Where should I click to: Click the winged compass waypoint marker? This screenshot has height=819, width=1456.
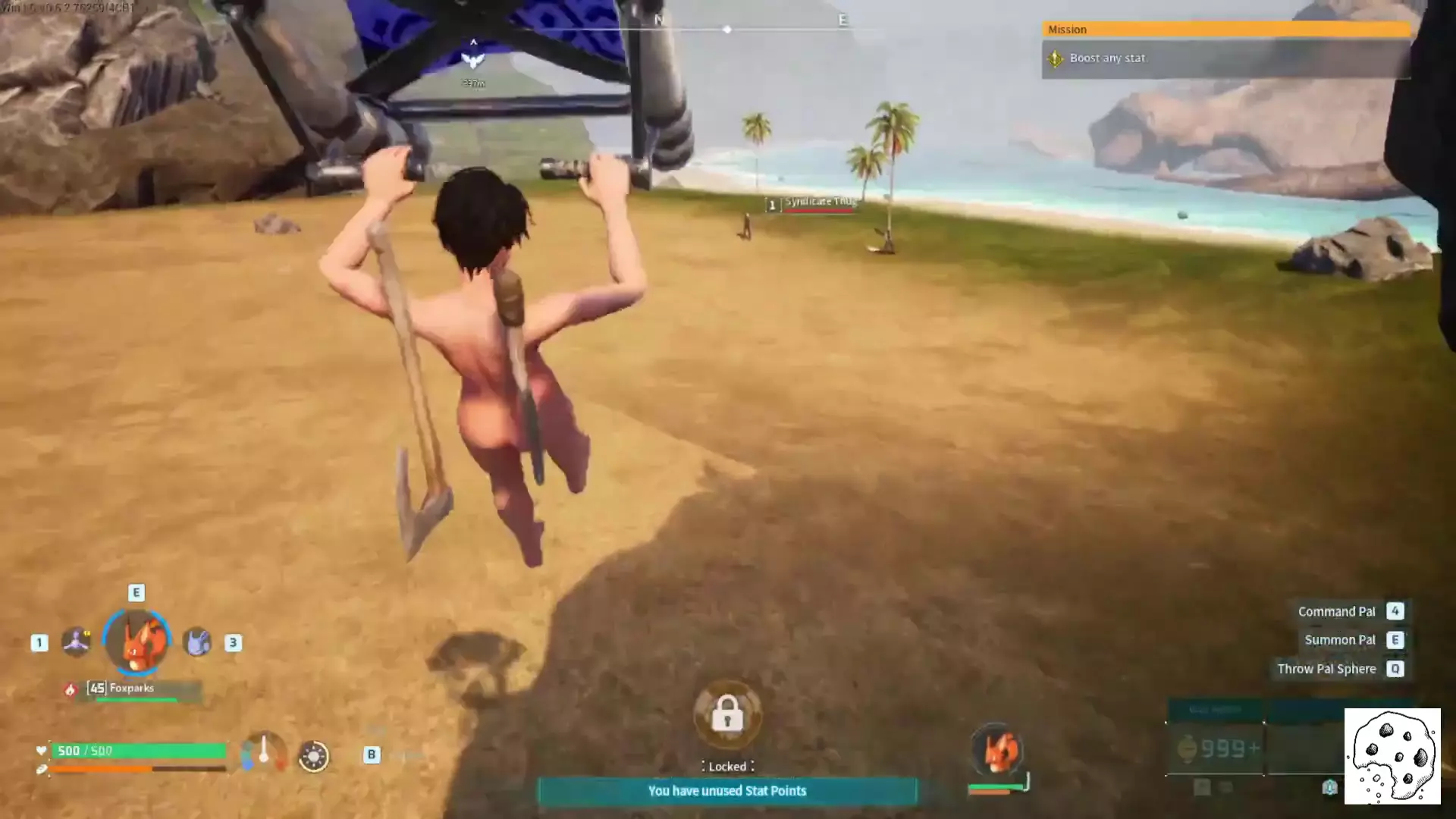point(473,60)
